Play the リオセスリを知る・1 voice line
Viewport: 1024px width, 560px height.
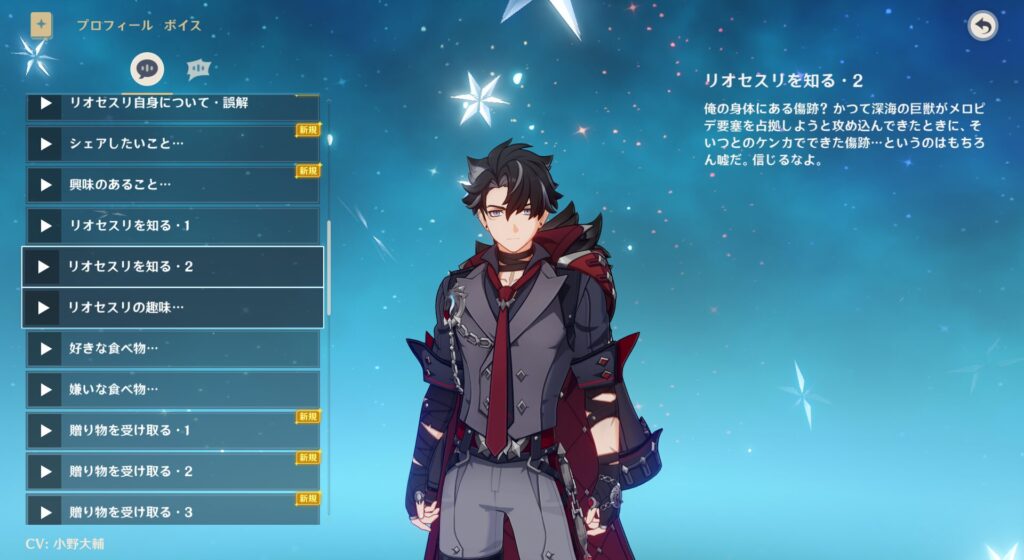pyautogui.click(x=45, y=226)
